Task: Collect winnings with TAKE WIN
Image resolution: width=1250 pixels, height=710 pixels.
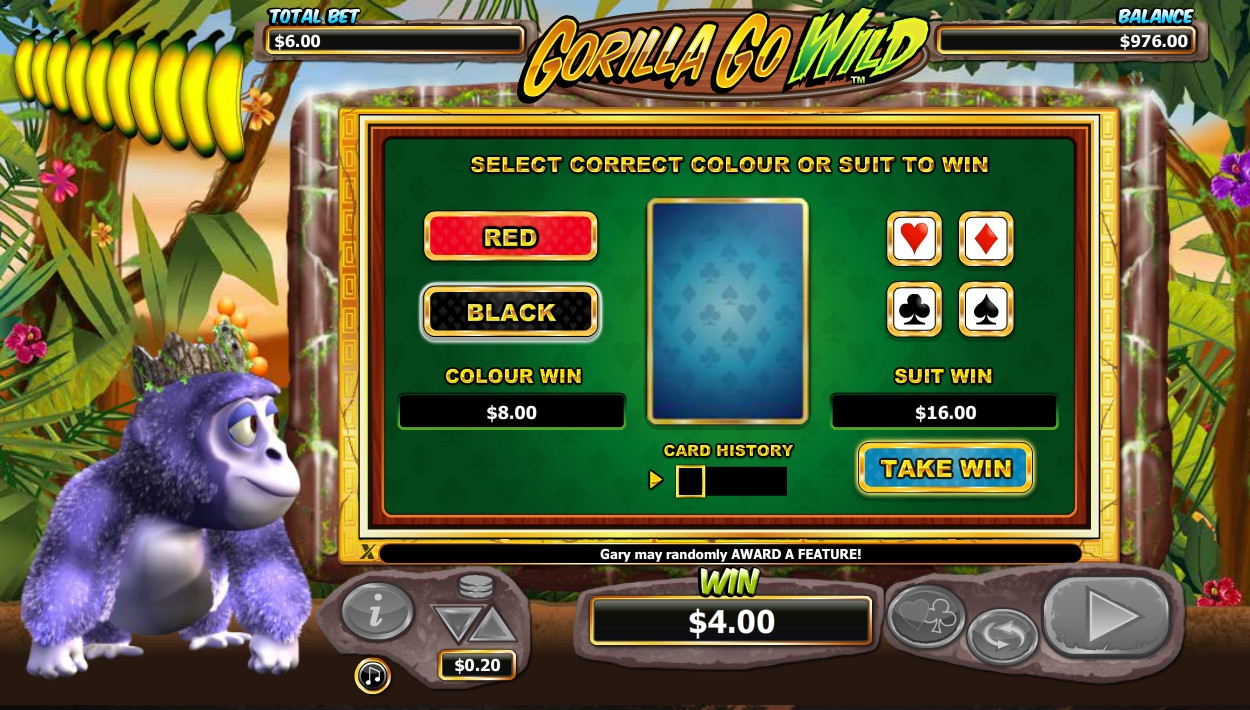Action: (x=945, y=468)
